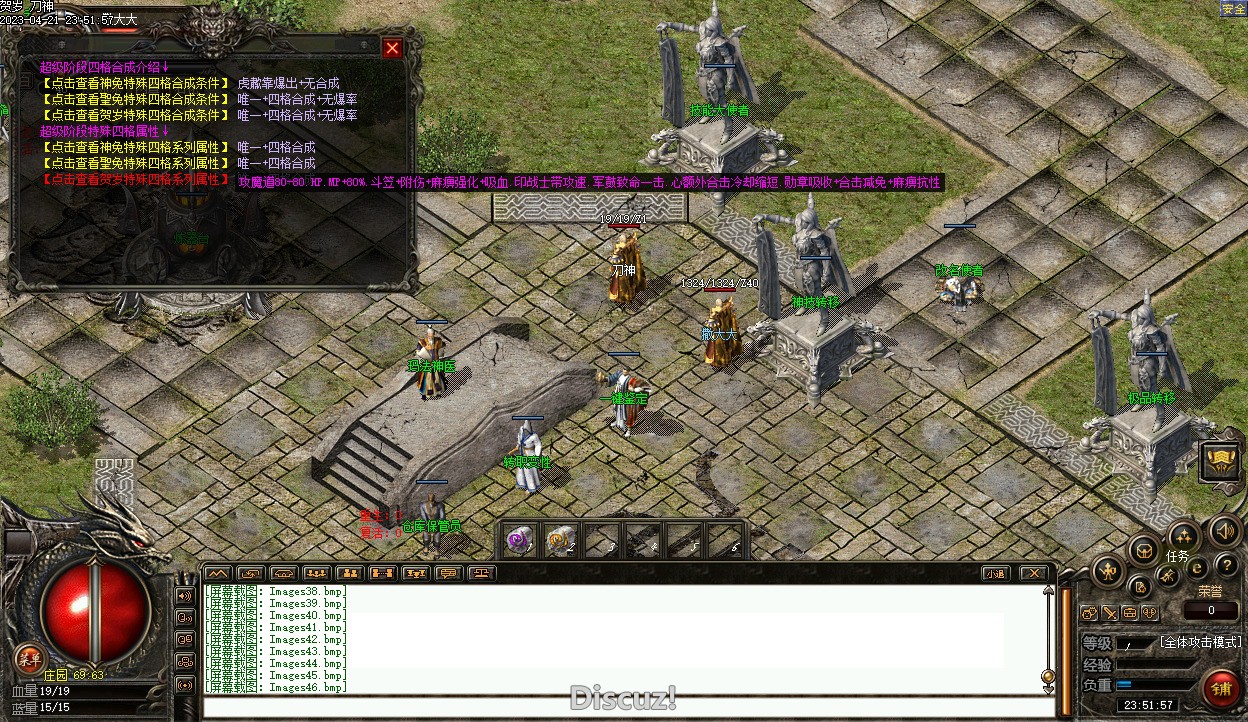Image resolution: width=1248 pixels, height=722 pixels.
Task: Open the round 'e' browser button
Action: pyautogui.click(x=1196, y=568)
